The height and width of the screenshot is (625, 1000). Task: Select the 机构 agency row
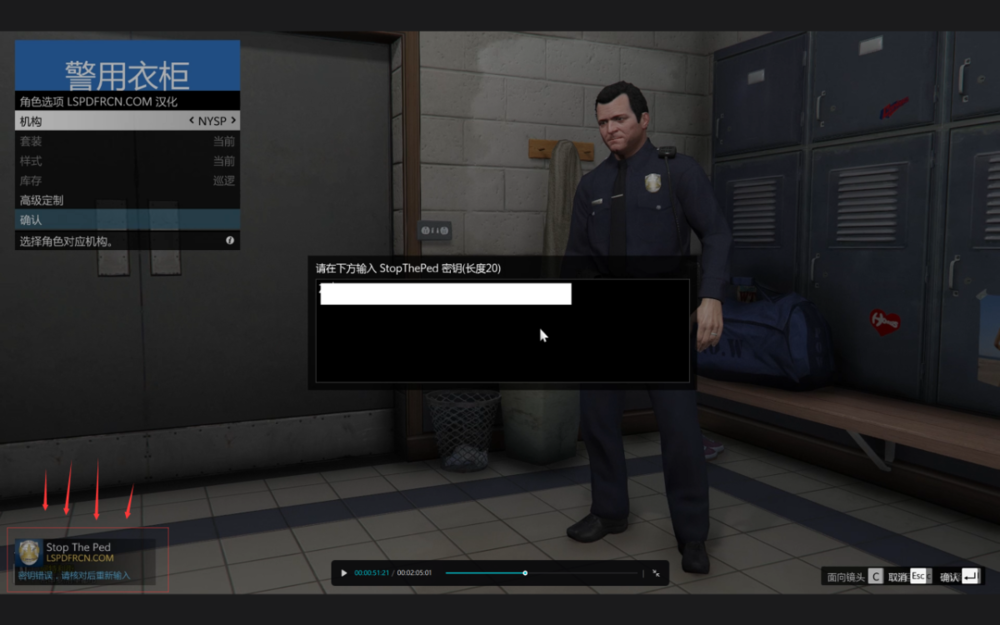click(x=100, y=121)
